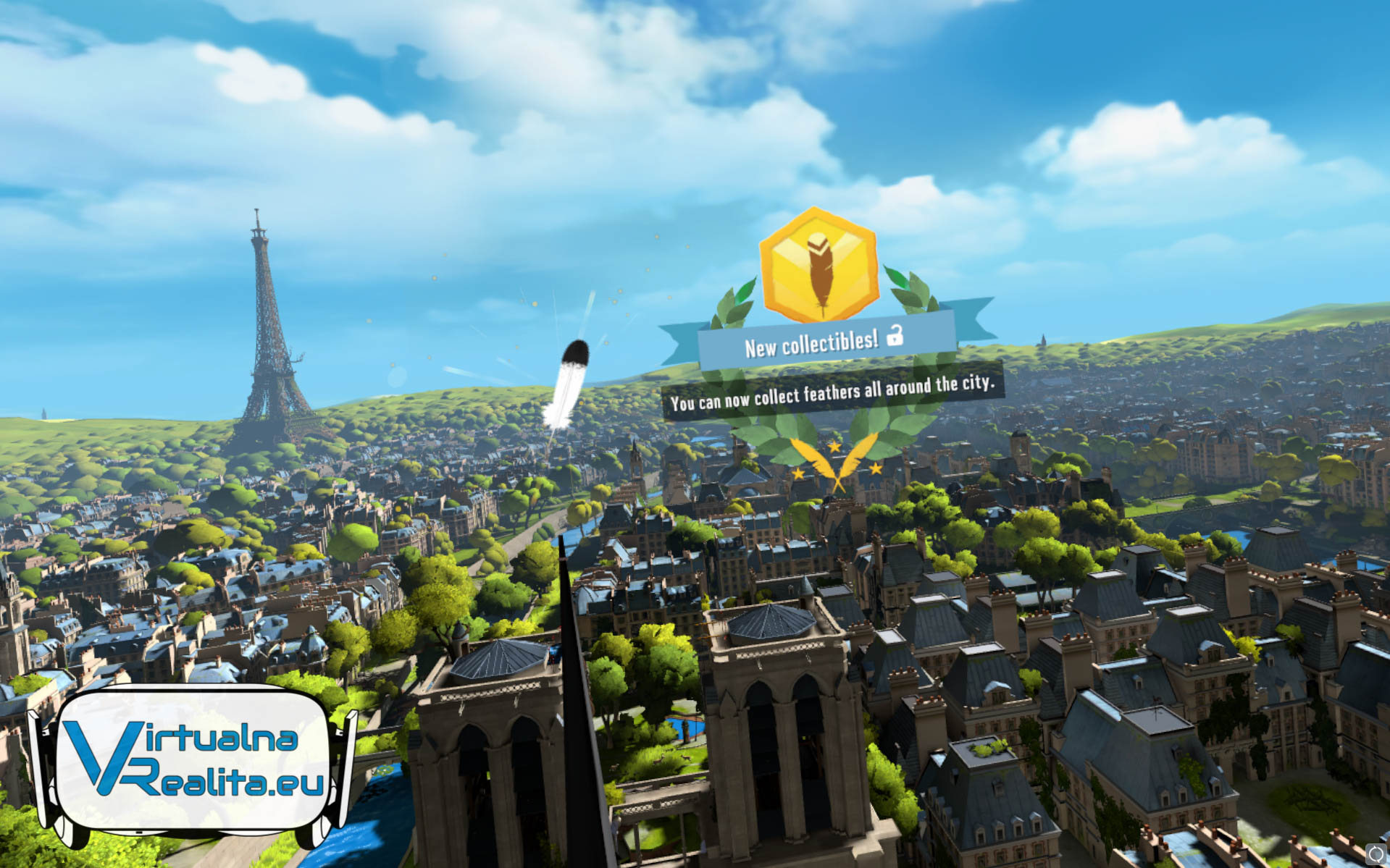Click the circular refresh arrows icon

click(x=1376, y=854)
